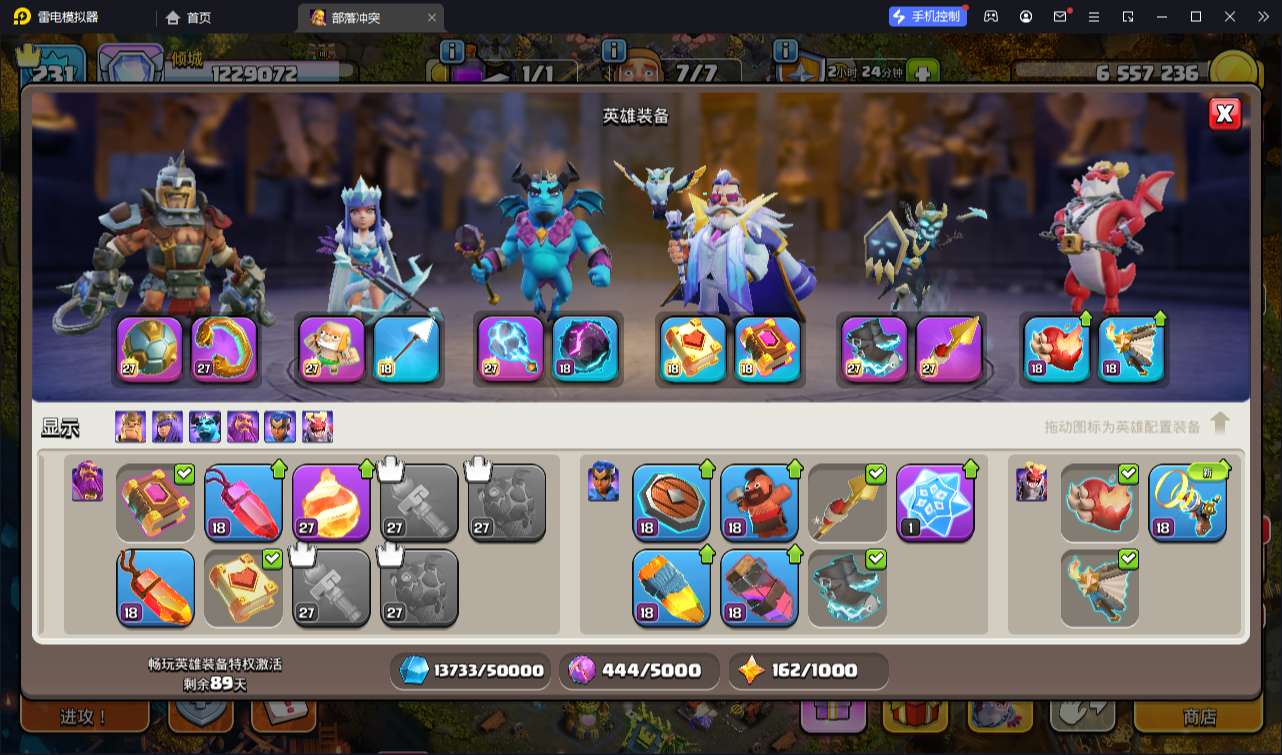Choose the Hog Rider Puppet equipment
This screenshot has width=1282, height=755.
point(759,502)
